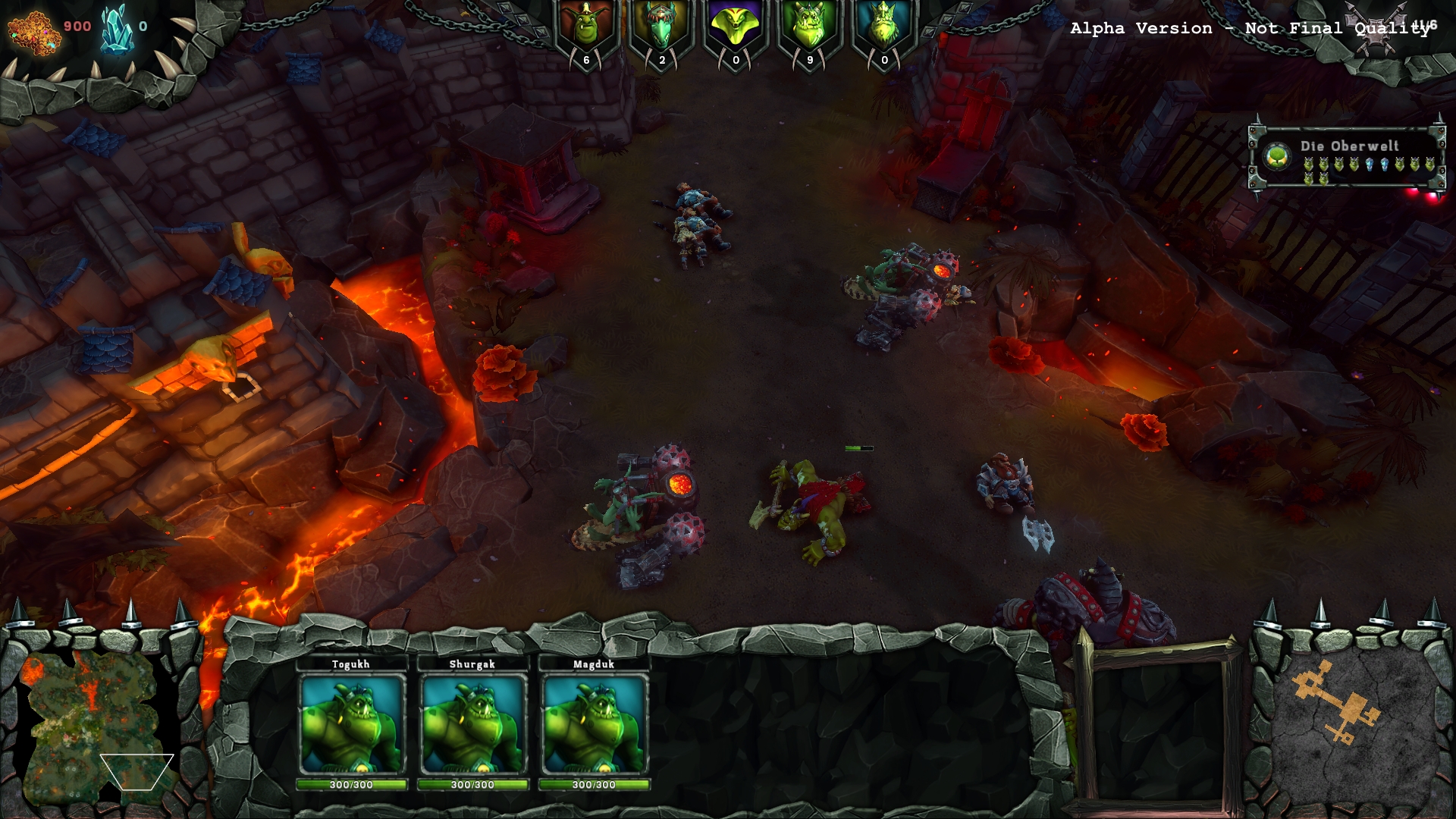The image size is (1456, 819).
Task: Choose the Shurgak unit portrait
Action: [472, 724]
